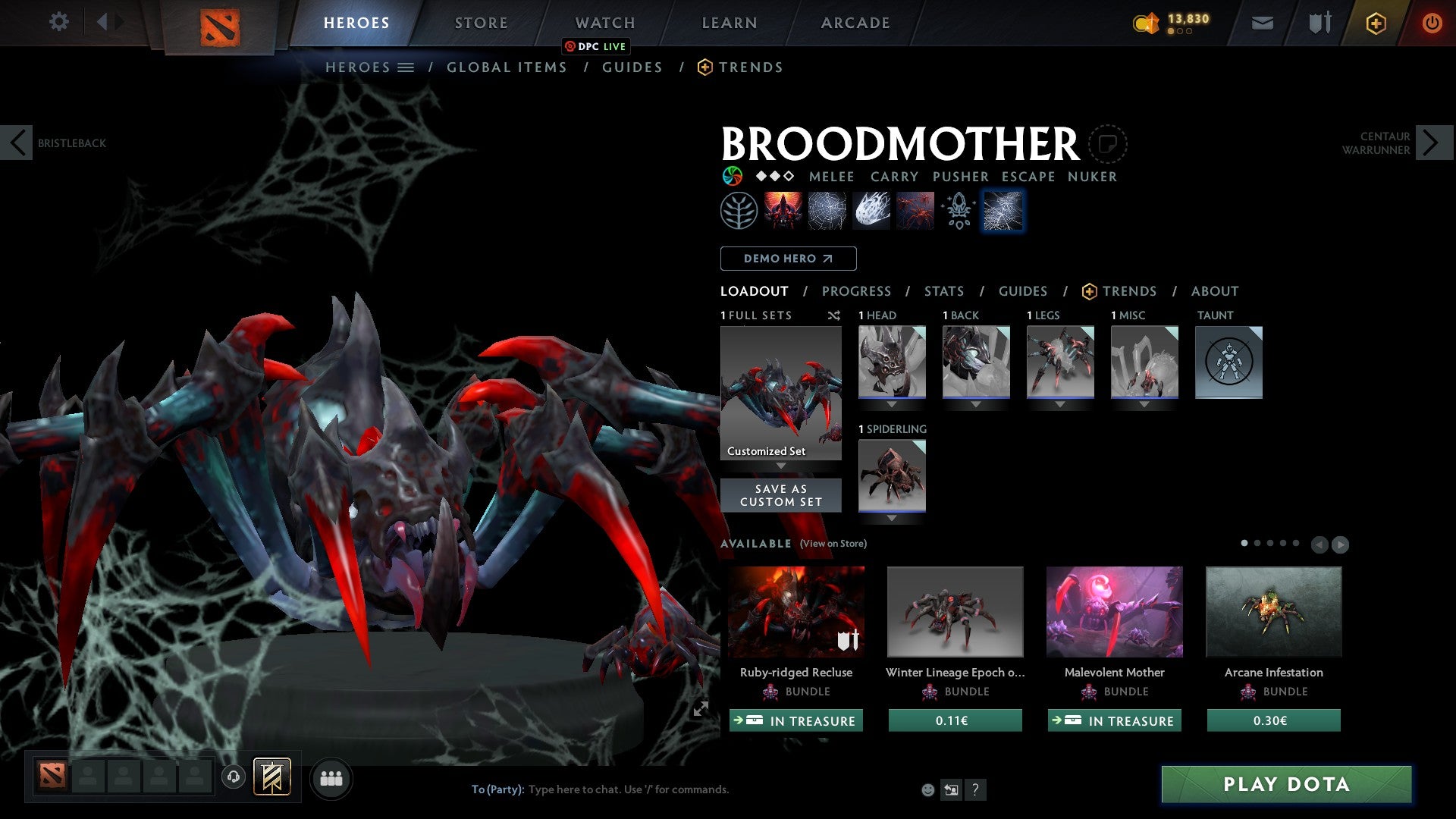
Task: Click the power/exit icon top right
Action: pyautogui.click(x=1432, y=22)
